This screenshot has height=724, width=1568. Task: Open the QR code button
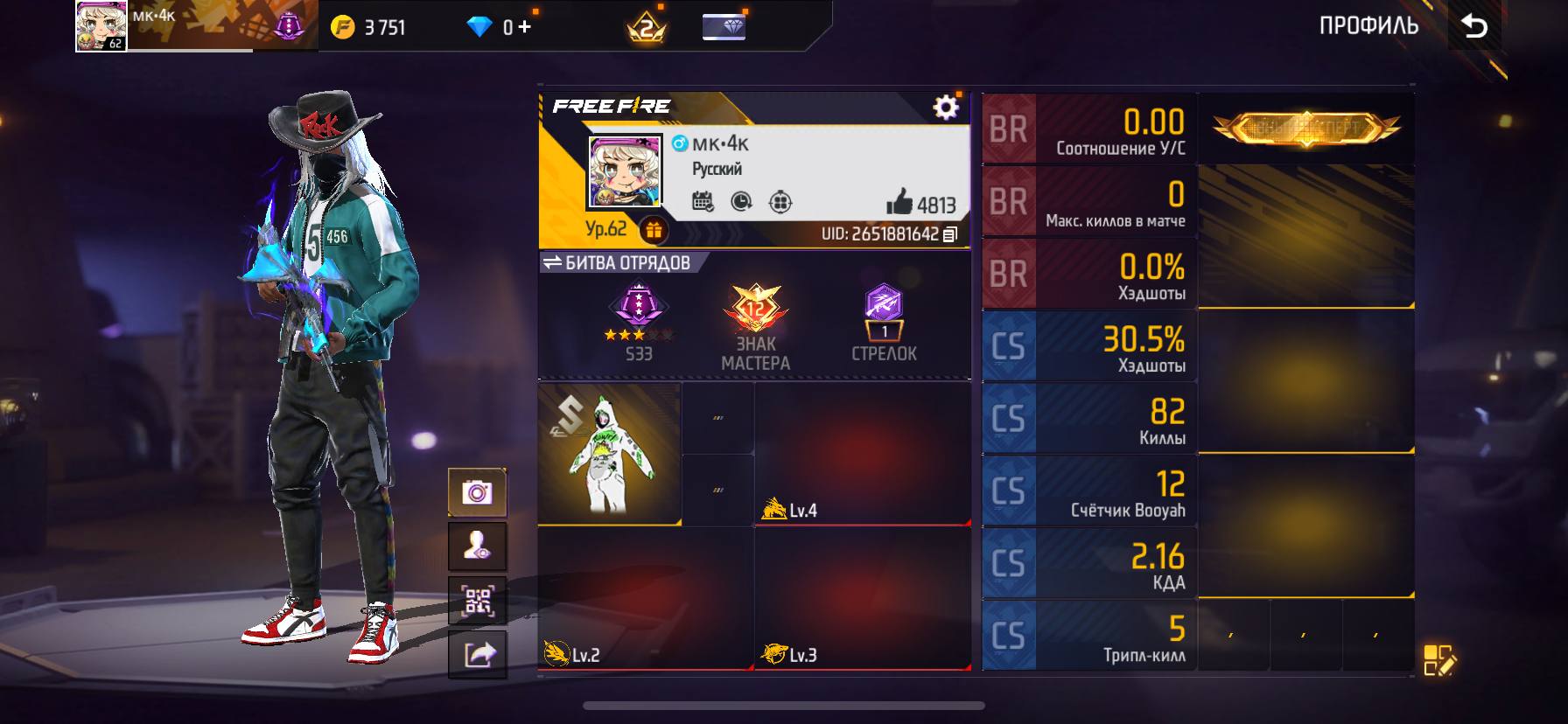pos(477,601)
